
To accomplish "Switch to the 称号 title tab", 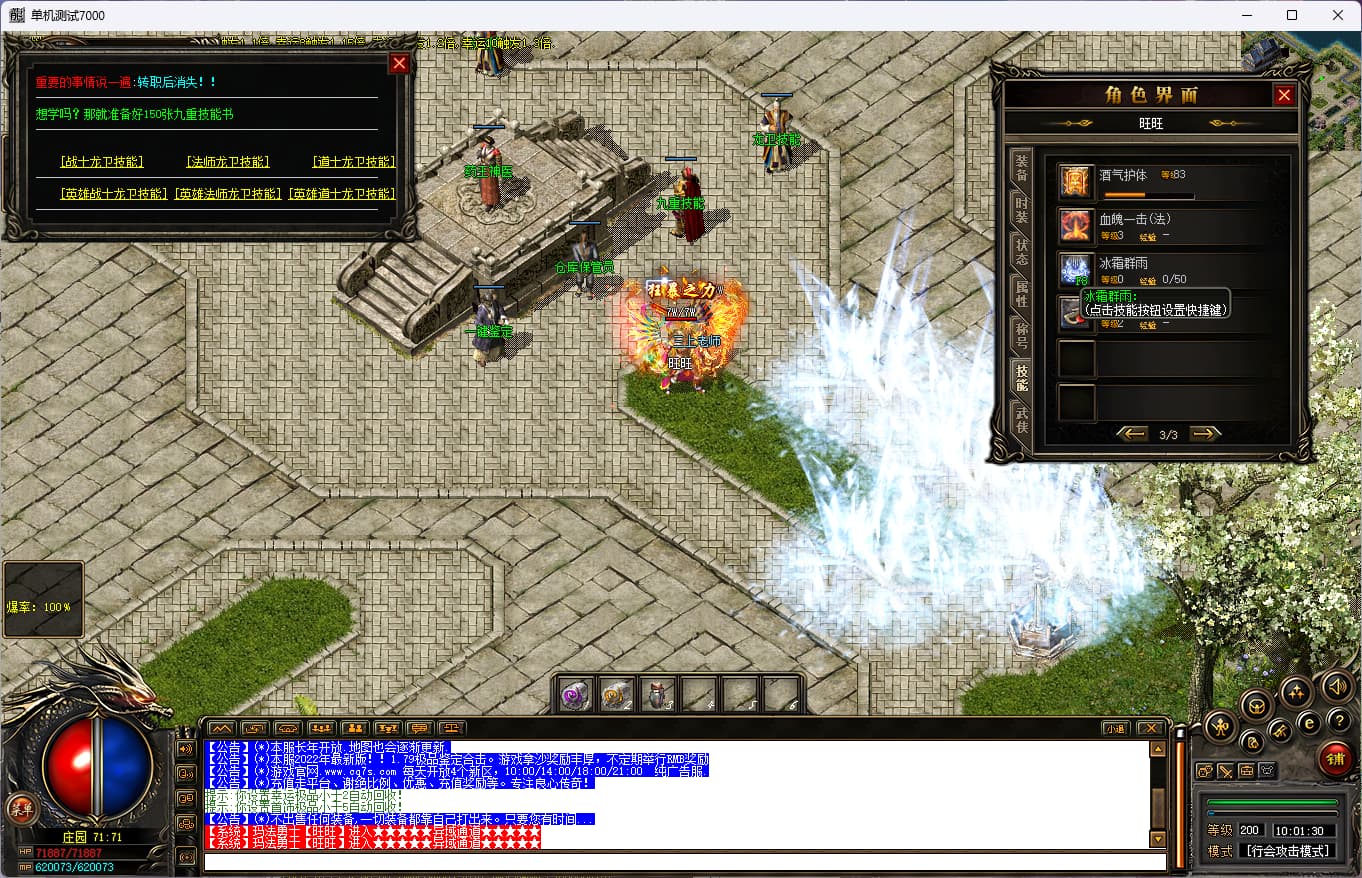I will tap(1021, 335).
